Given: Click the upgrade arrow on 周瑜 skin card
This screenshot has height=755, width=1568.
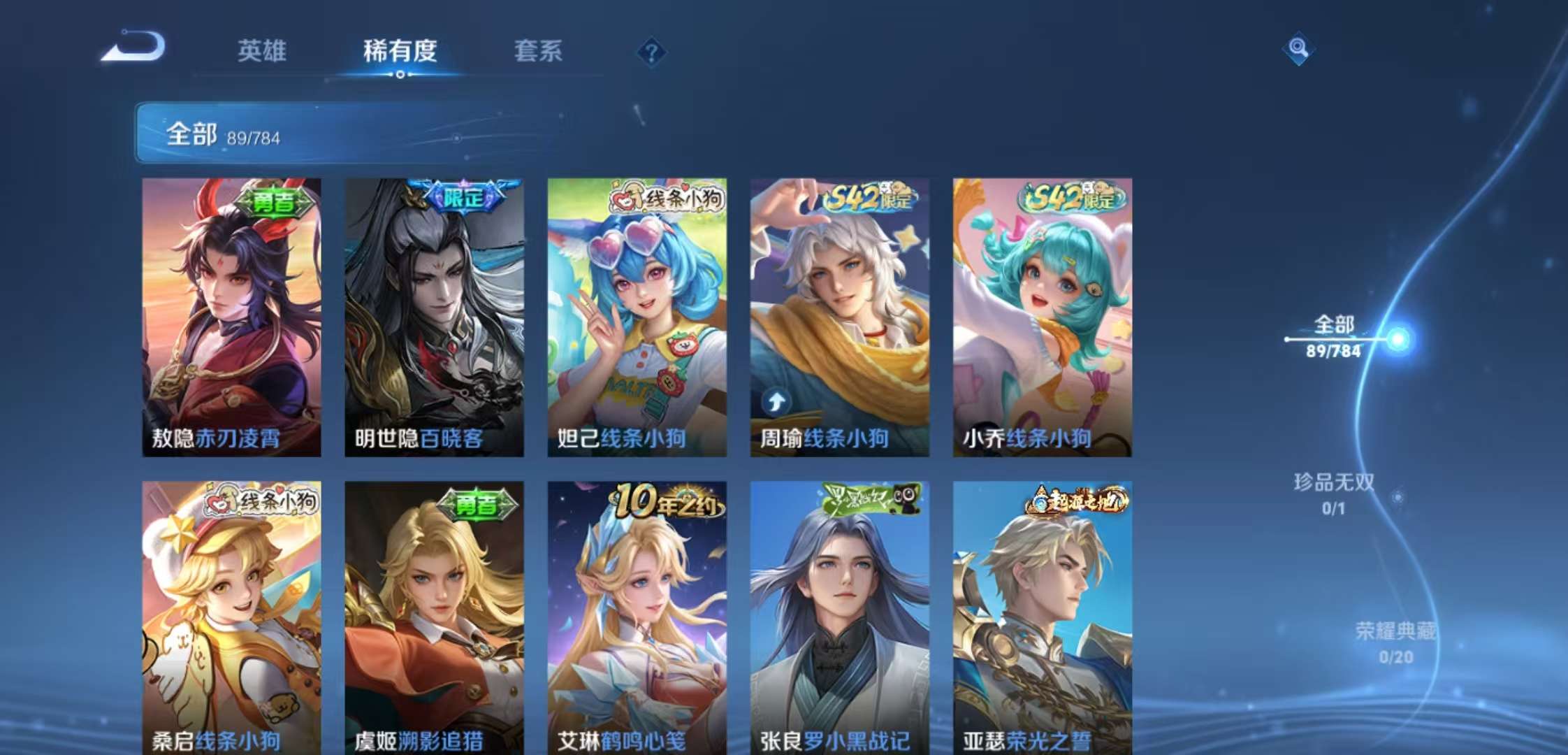Looking at the screenshot, I should point(776,400).
